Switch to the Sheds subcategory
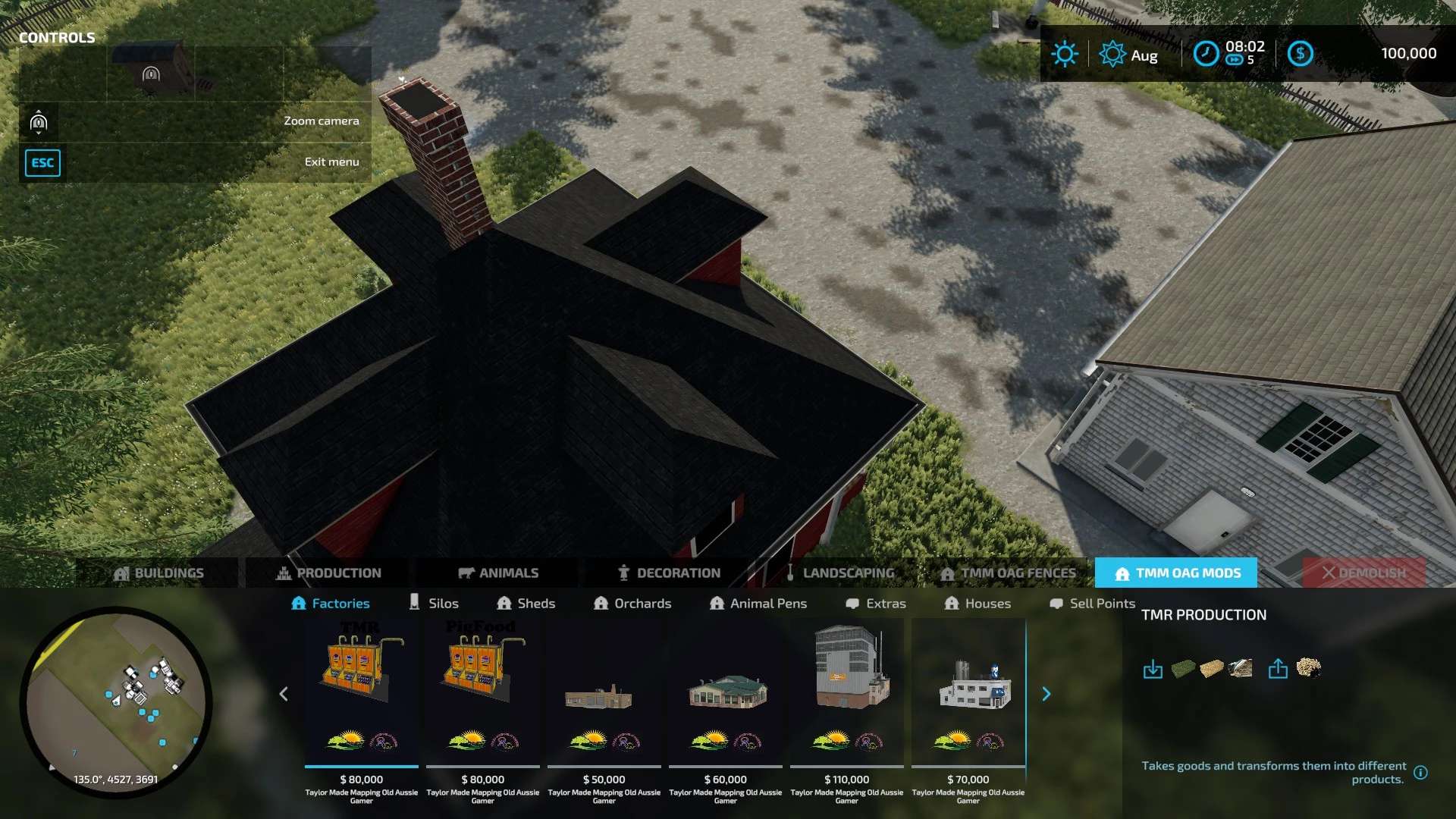The height and width of the screenshot is (819, 1456). coord(526,603)
